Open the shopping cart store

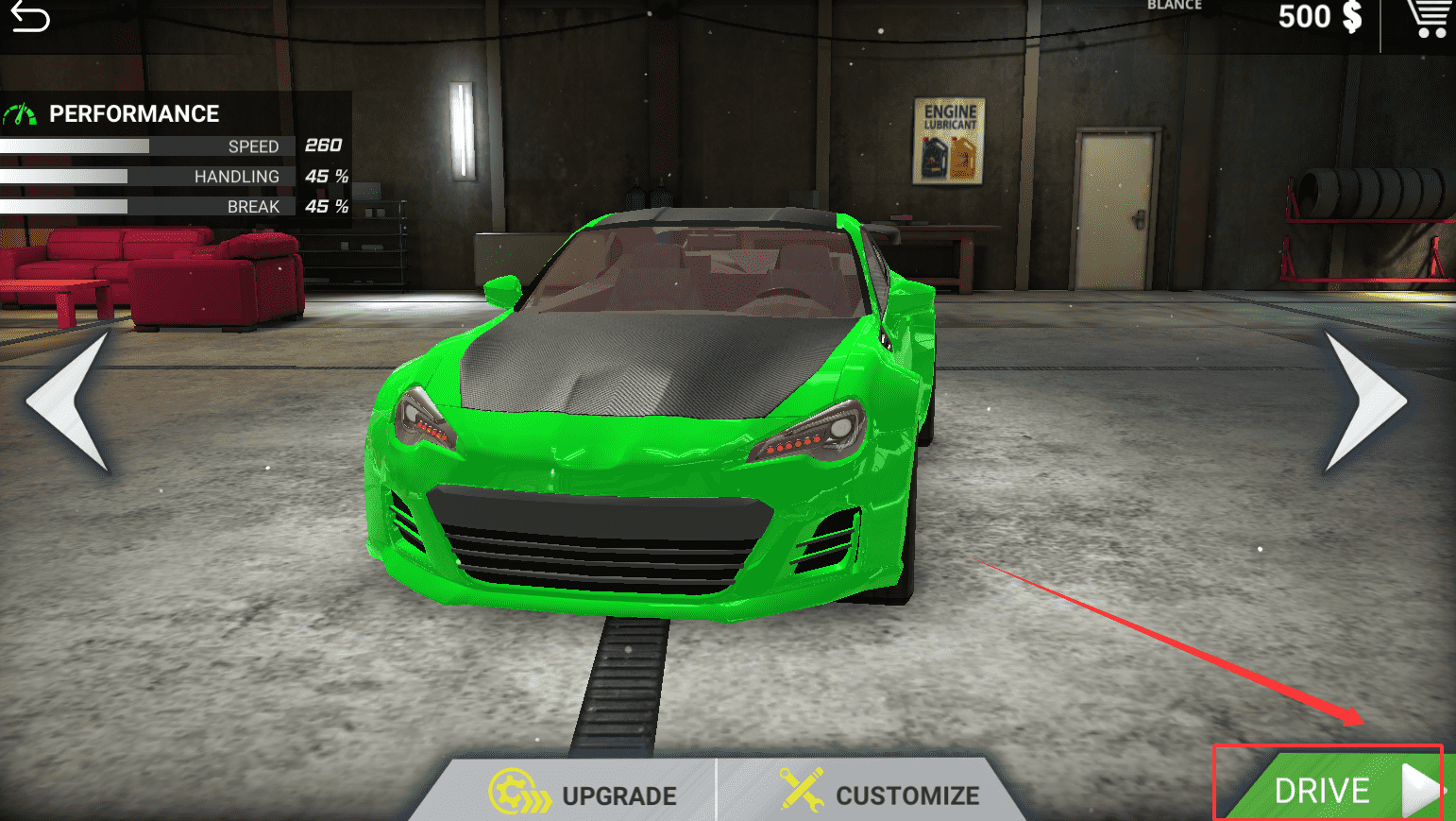click(x=1429, y=19)
